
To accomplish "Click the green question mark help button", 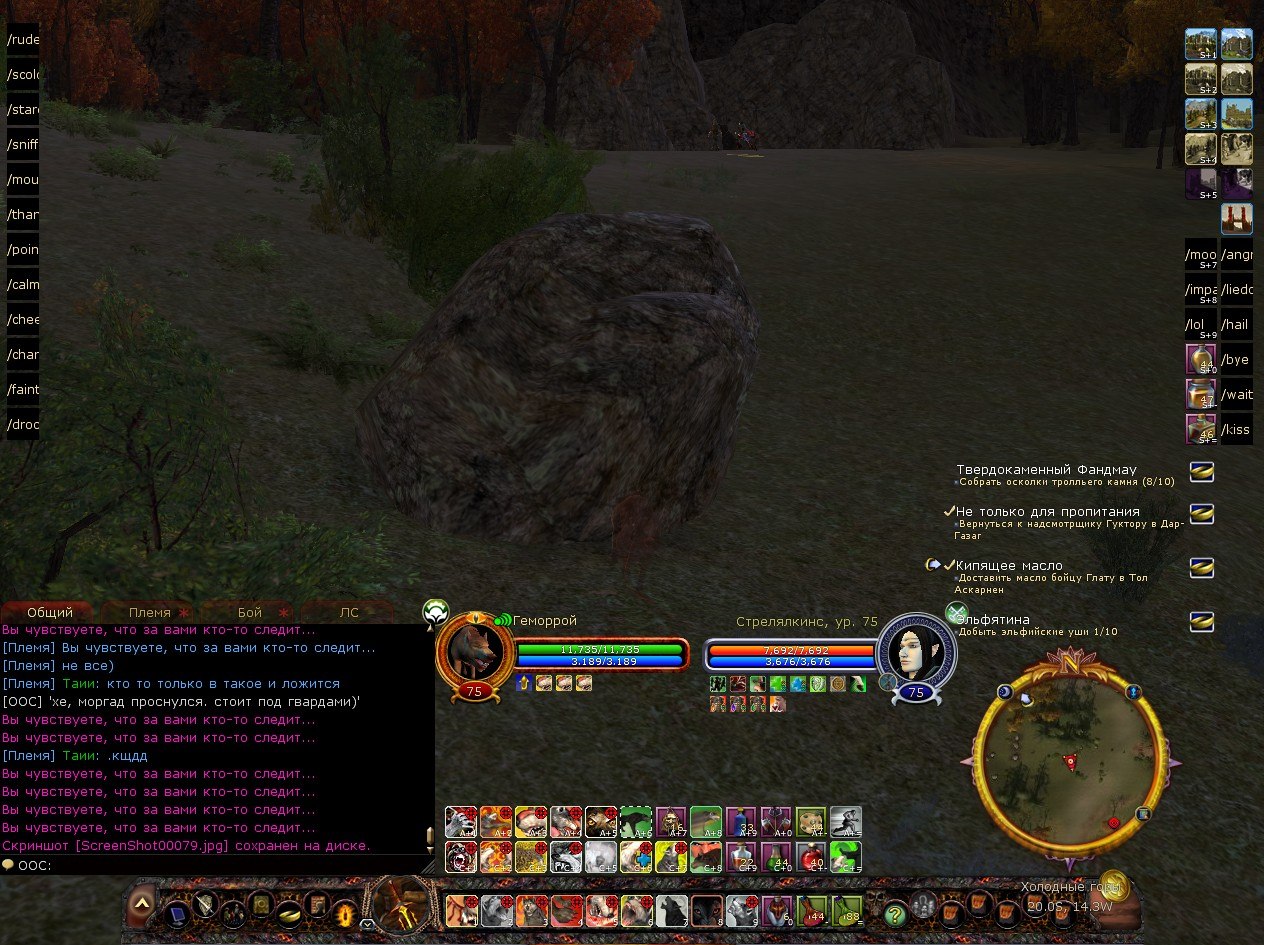I will (895, 913).
